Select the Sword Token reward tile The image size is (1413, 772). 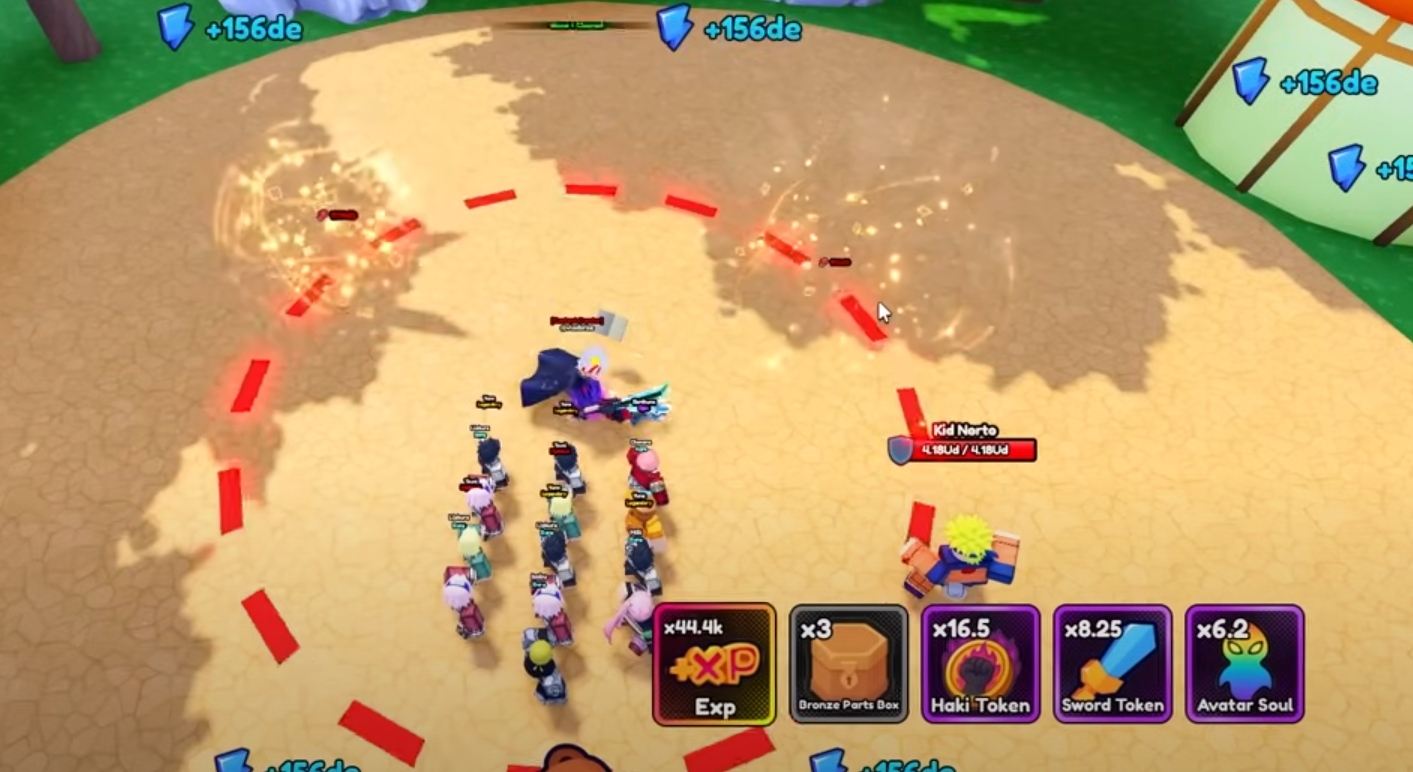coord(1113,664)
